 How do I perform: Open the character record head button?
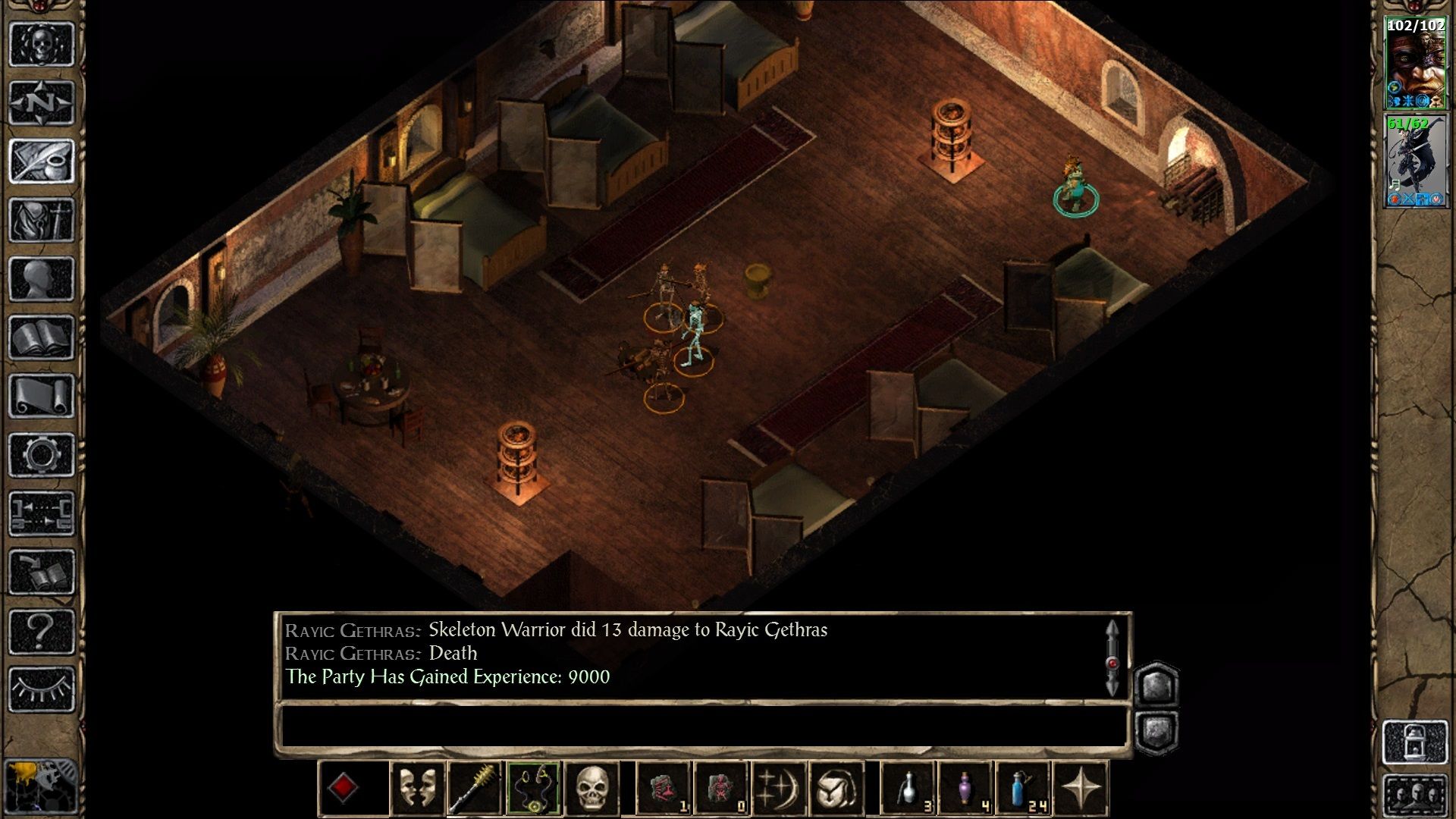coord(42,278)
